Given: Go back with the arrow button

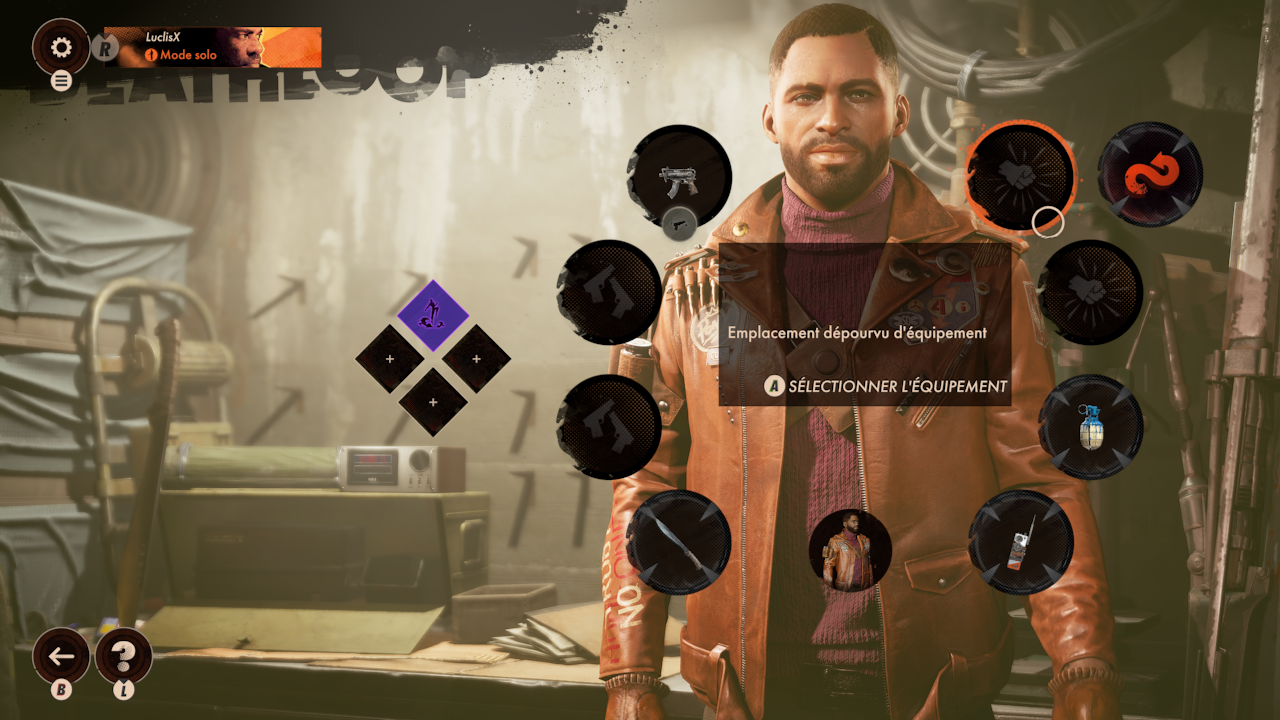Looking at the screenshot, I should [61, 656].
